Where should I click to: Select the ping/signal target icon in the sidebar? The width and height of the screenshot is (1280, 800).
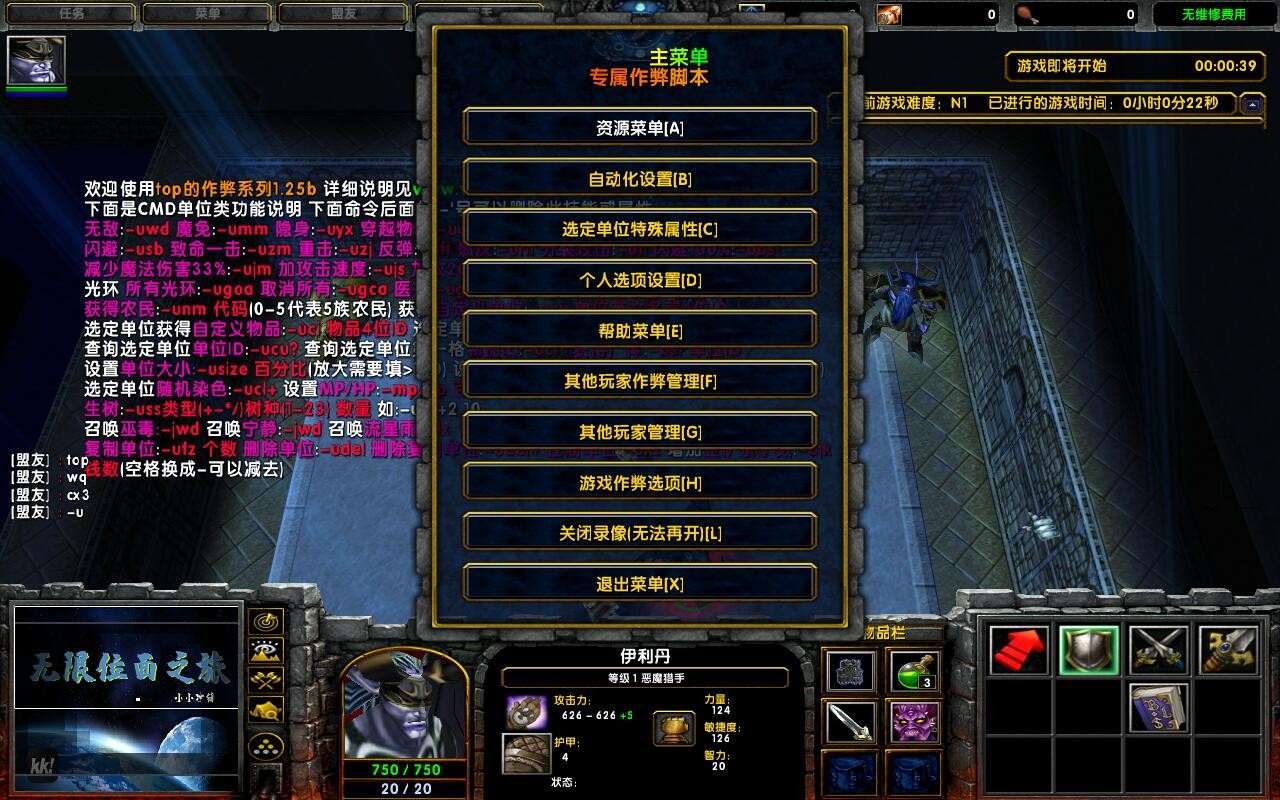(x=265, y=621)
